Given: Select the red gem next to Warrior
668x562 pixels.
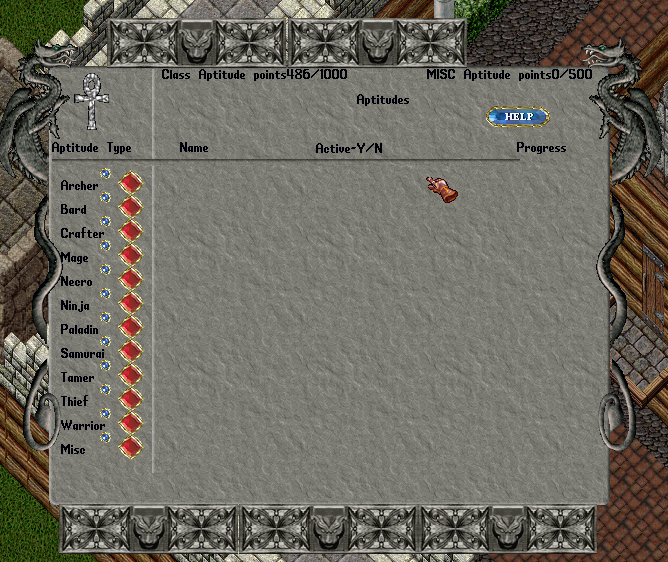Looking at the screenshot, I should pos(131,425).
